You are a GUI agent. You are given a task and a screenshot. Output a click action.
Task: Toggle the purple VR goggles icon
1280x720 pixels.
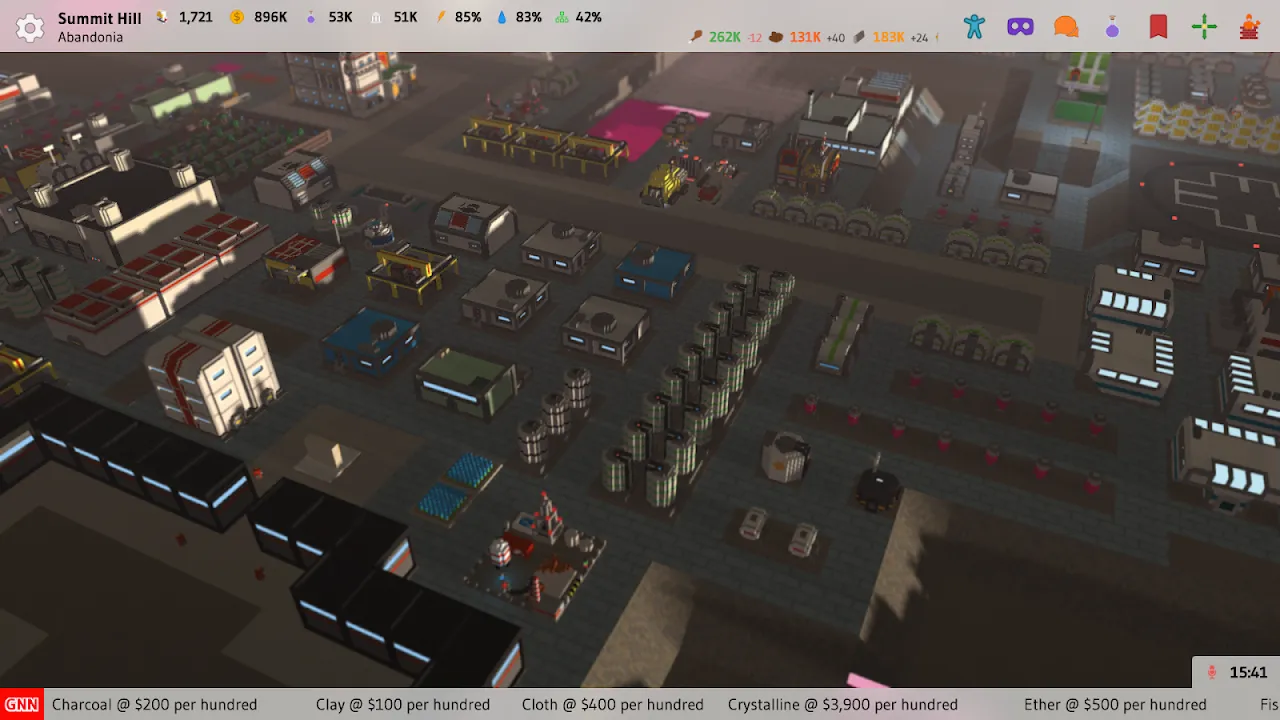coord(1020,27)
